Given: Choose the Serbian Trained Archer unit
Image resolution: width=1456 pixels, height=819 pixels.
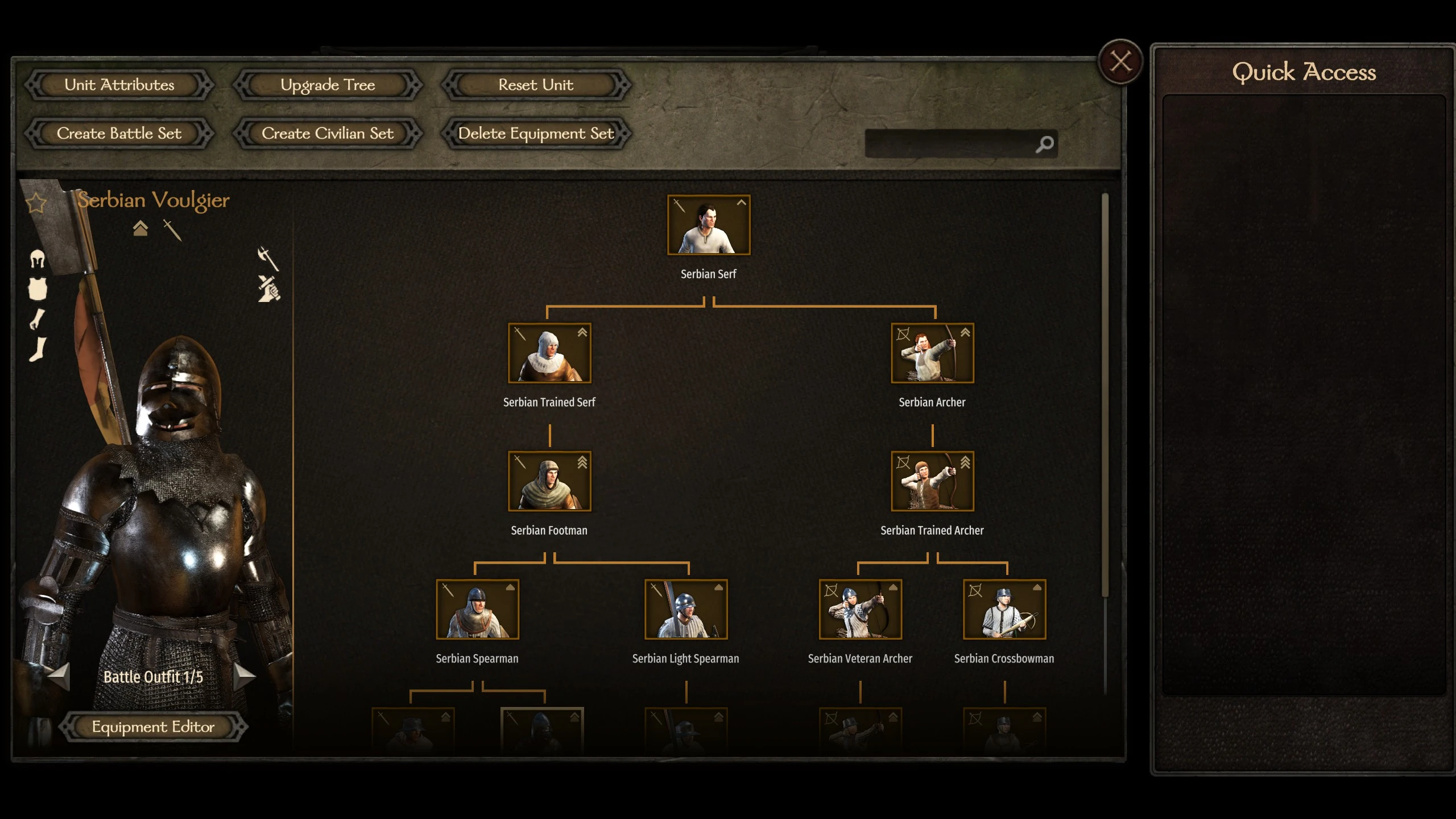Looking at the screenshot, I should coord(932,481).
